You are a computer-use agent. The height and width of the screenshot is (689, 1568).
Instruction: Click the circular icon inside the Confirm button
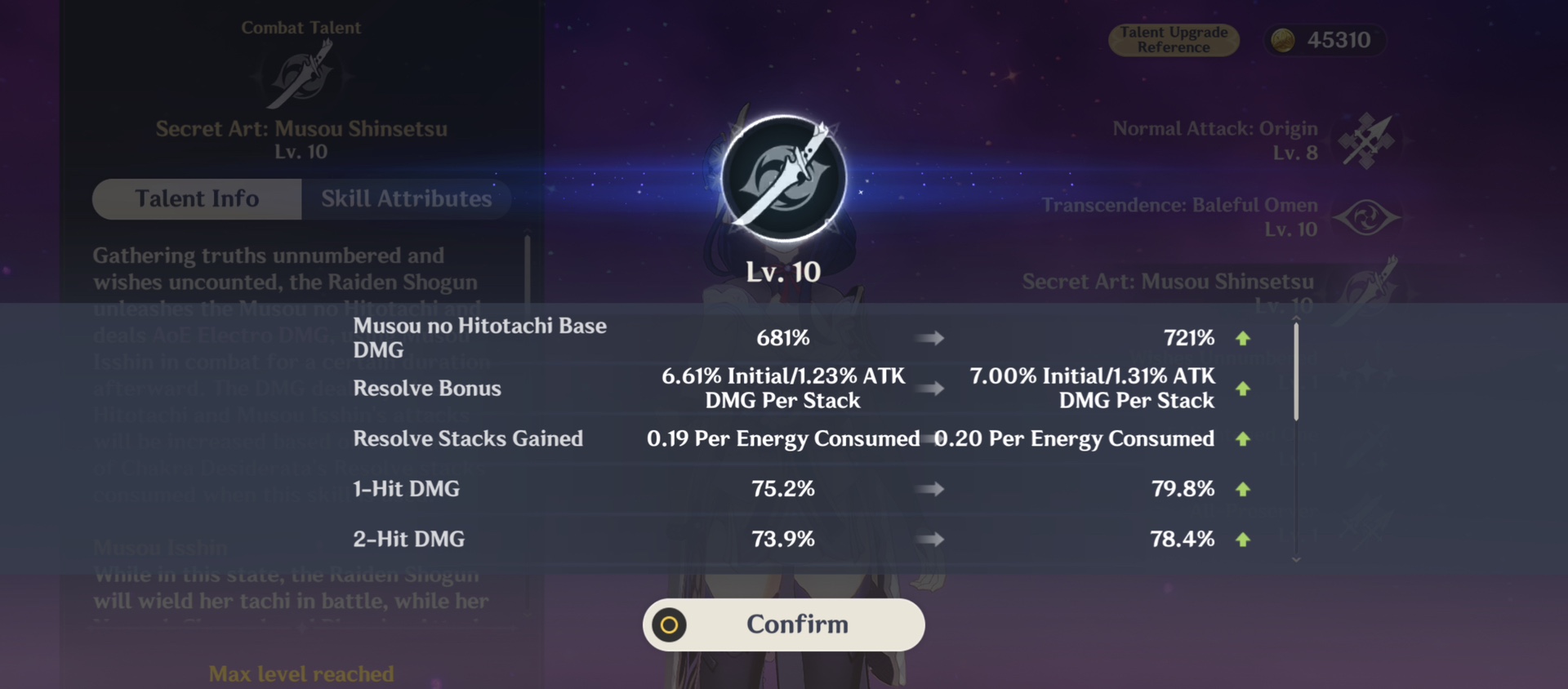click(x=670, y=625)
